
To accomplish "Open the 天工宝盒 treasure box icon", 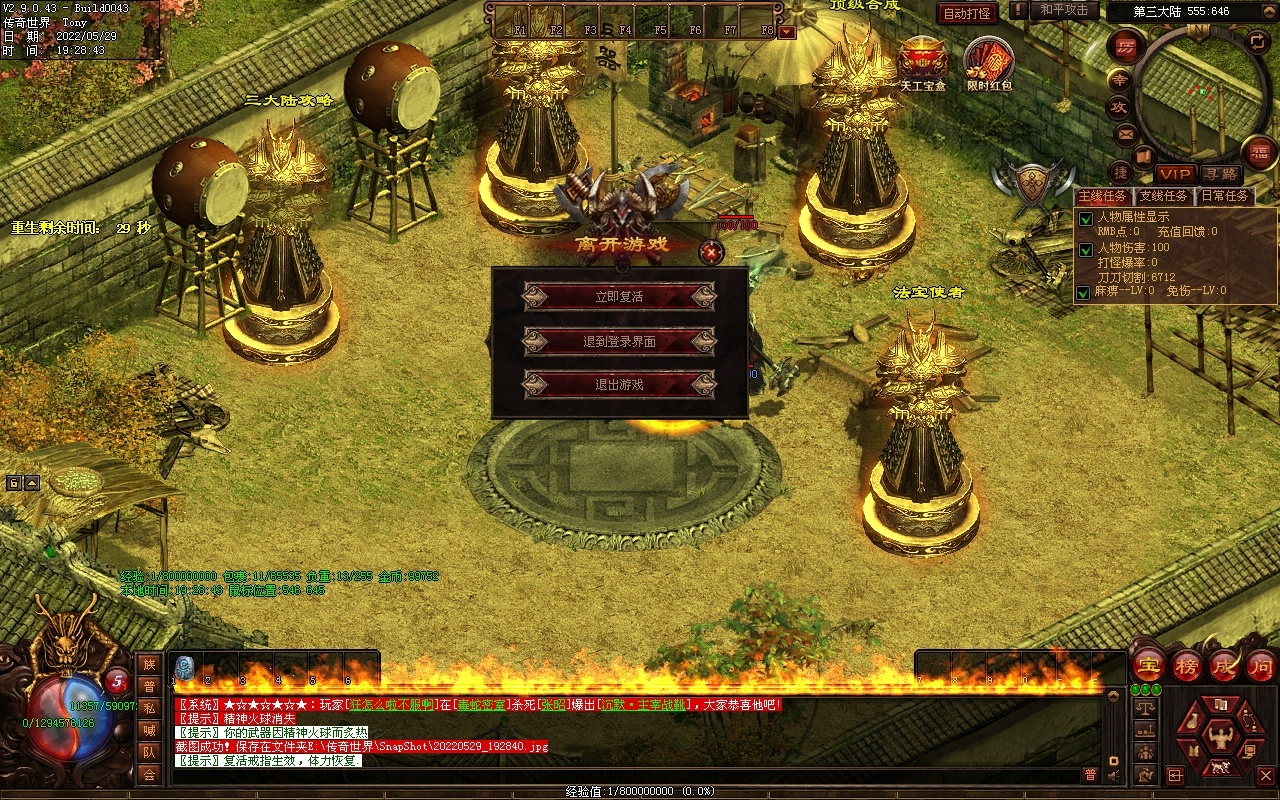I will click(x=922, y=58).
